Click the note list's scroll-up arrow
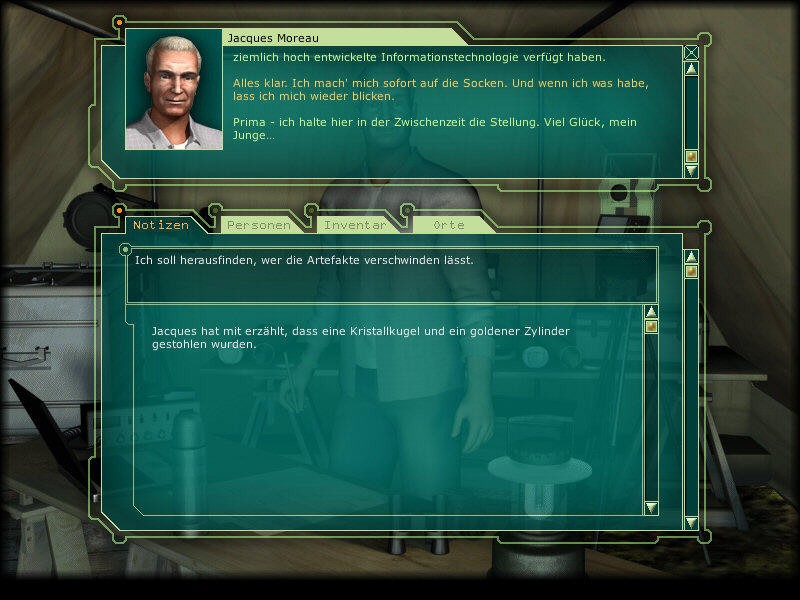Screen dimensions: 800x600 click(x=691, y=256)
